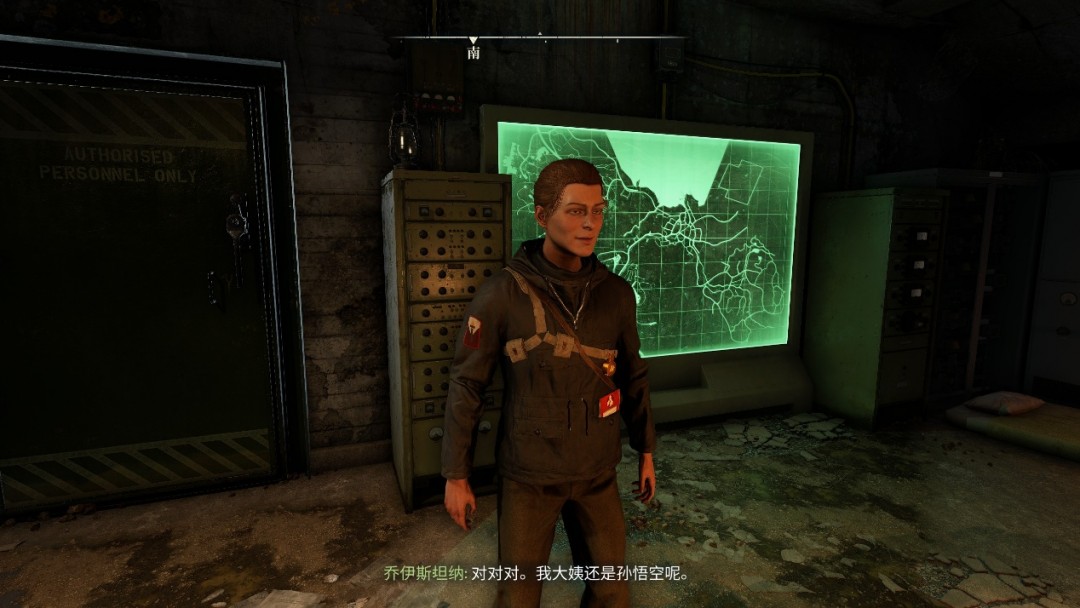Click the compass bar showing 南
1080x608 pixels.
(538, 39)
